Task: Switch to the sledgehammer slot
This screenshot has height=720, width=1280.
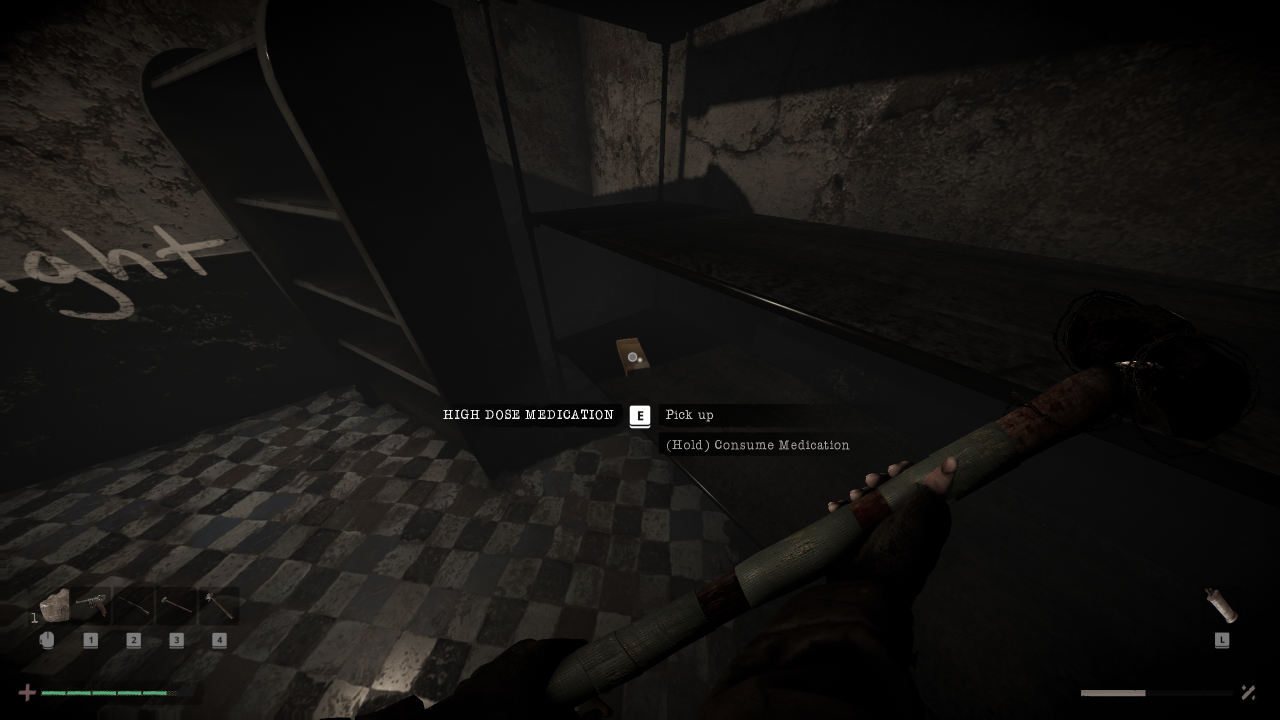Action: pos(177,606)
